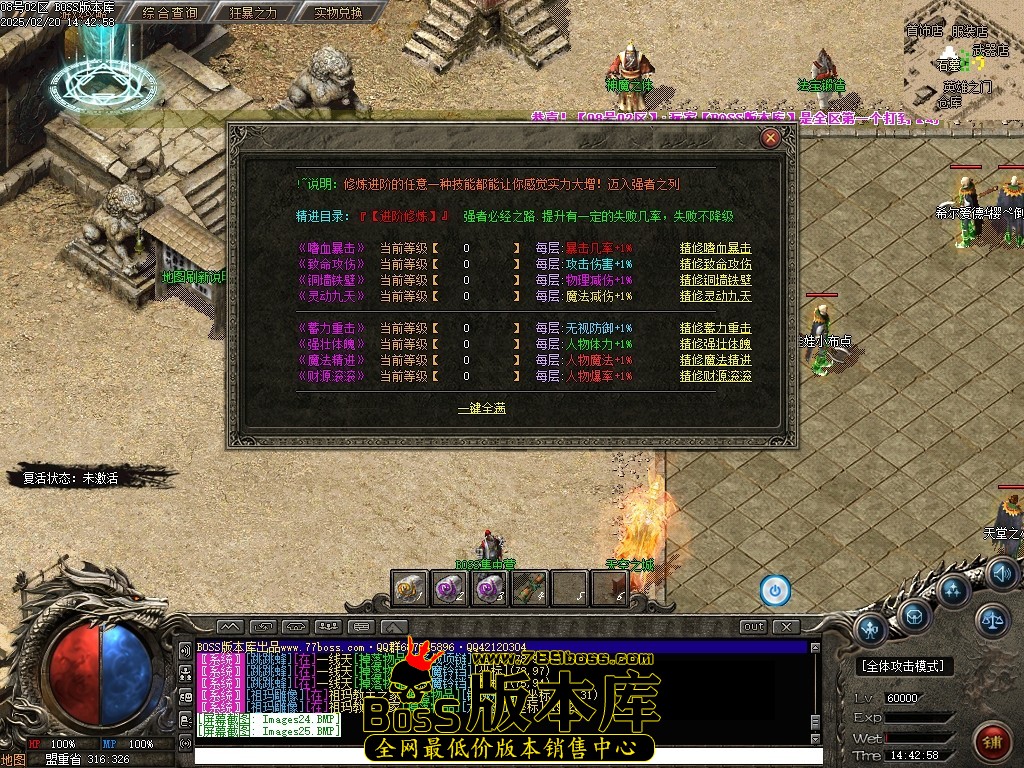Switch the 全体攻击模式 attack mode
This screenshot has width=1024, height=768.
point(905,665)
